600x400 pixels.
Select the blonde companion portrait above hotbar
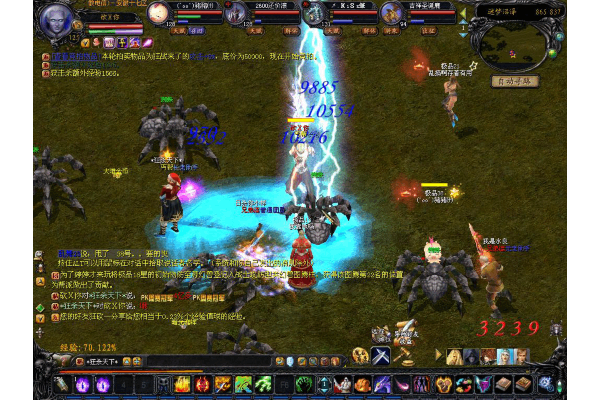(x=455, y=356)
